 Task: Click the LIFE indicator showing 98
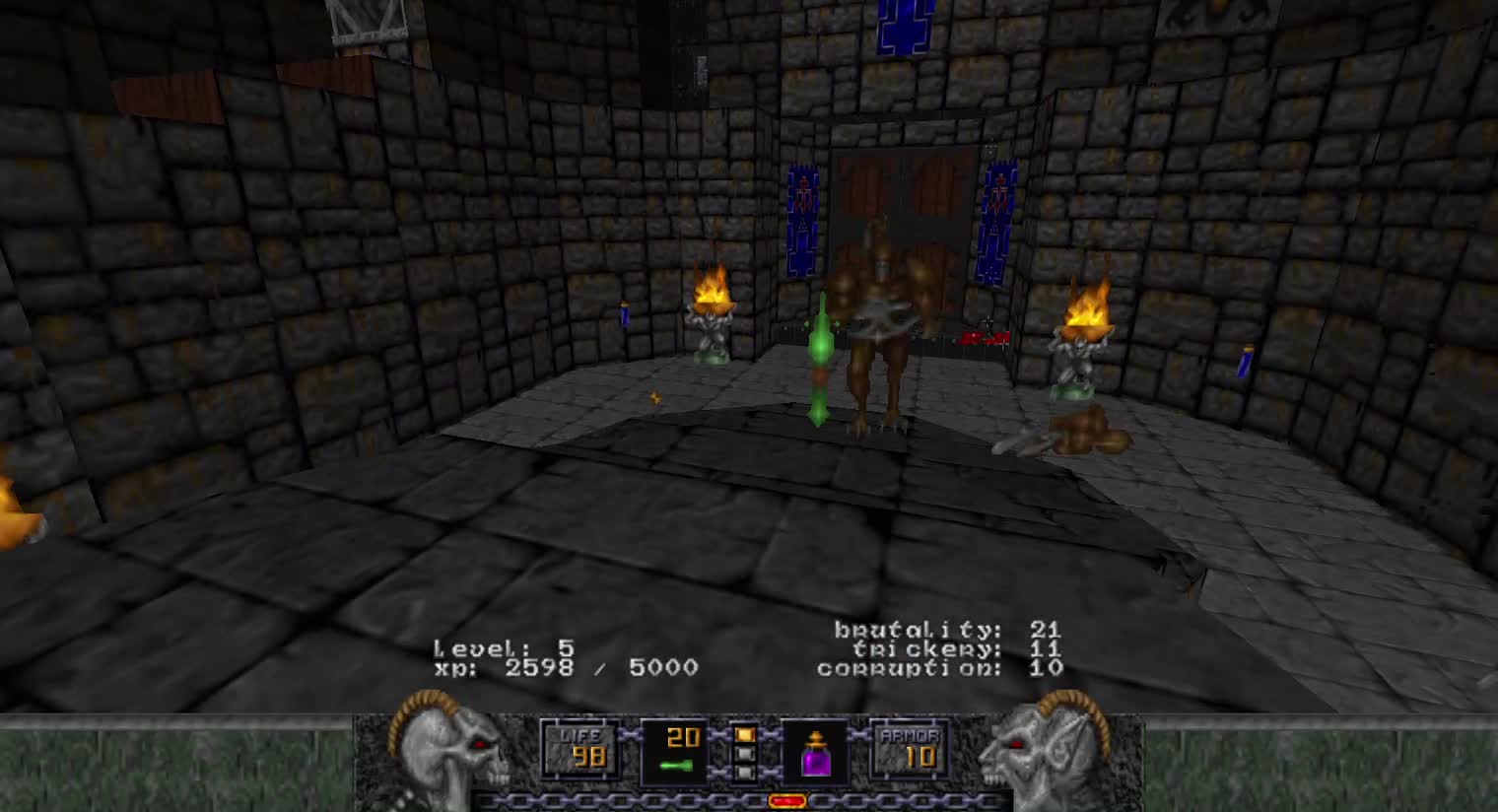point(579,751)
